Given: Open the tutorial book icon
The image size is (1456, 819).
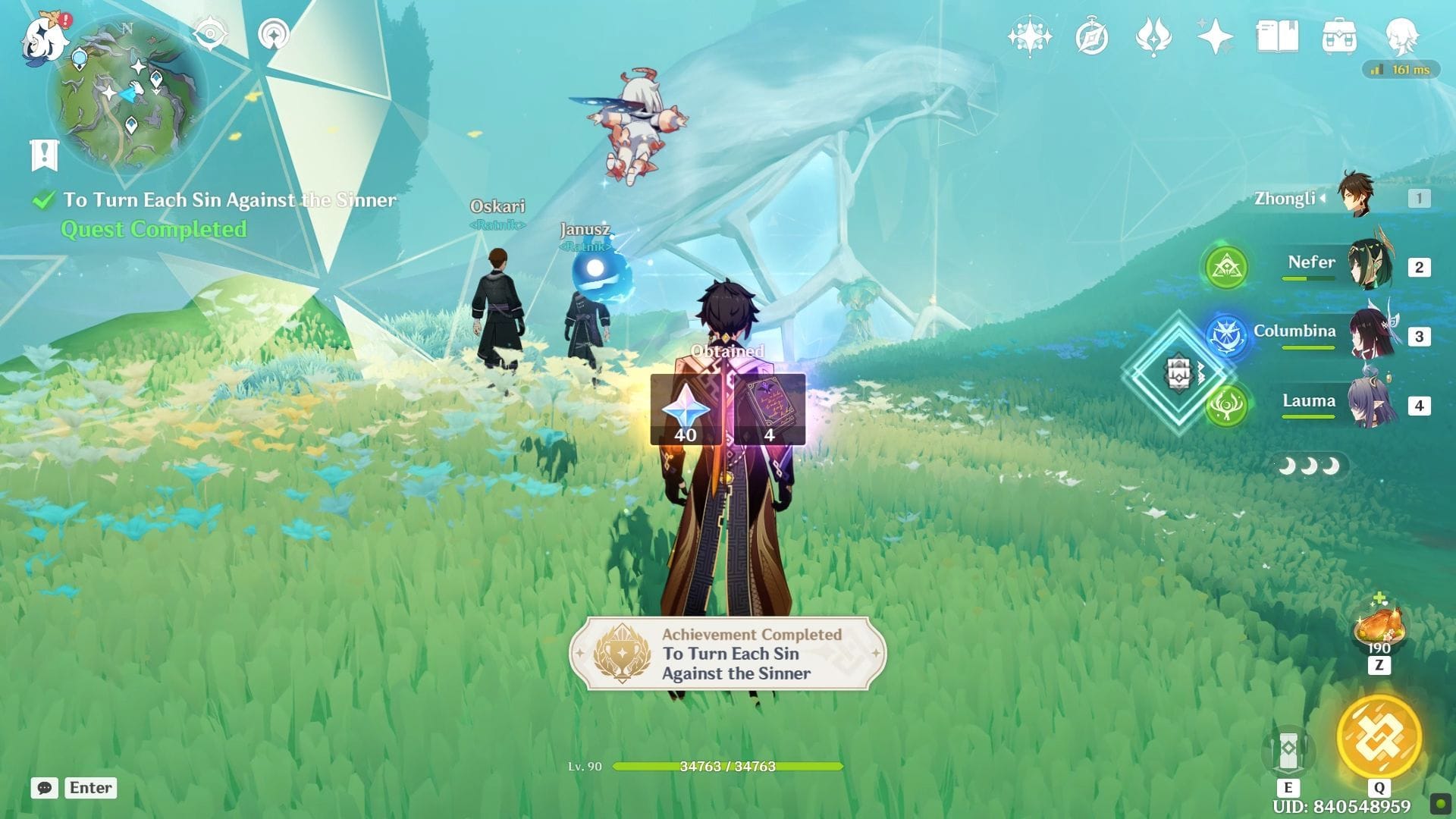Looking at the screenshot, I should 1277,36.
